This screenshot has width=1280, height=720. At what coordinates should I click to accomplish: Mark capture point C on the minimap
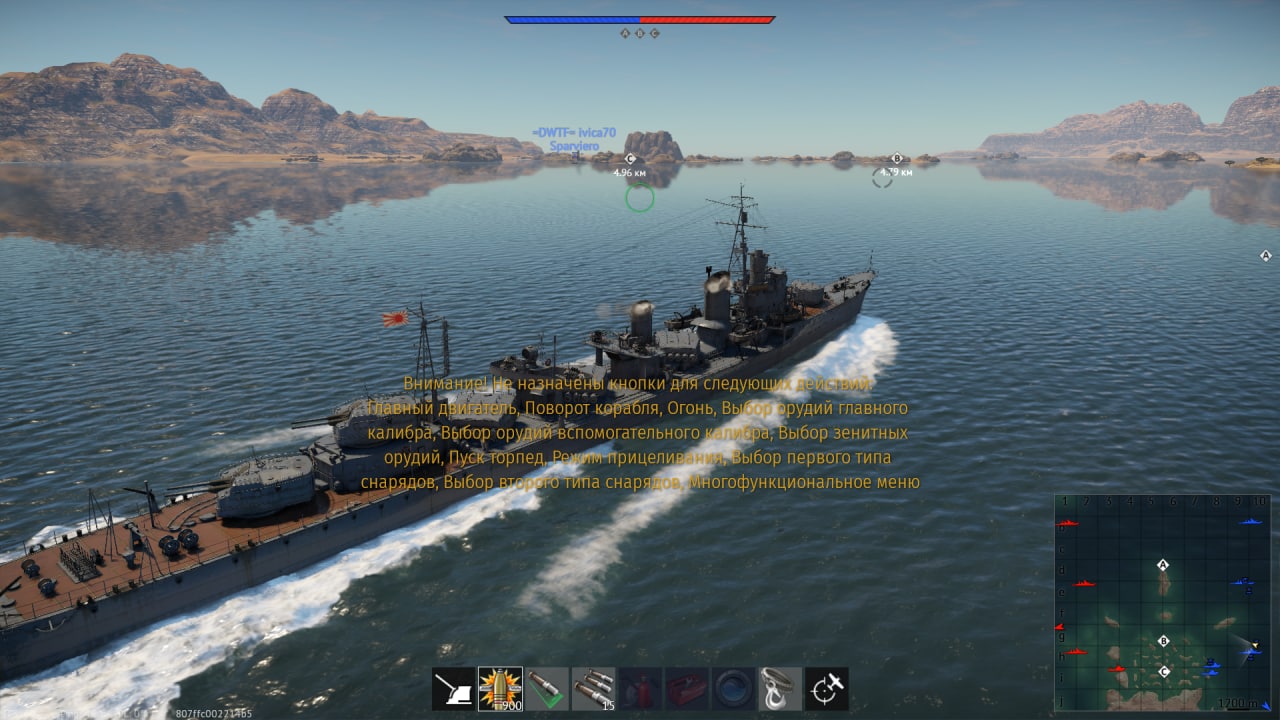(x=1164, y=671)
